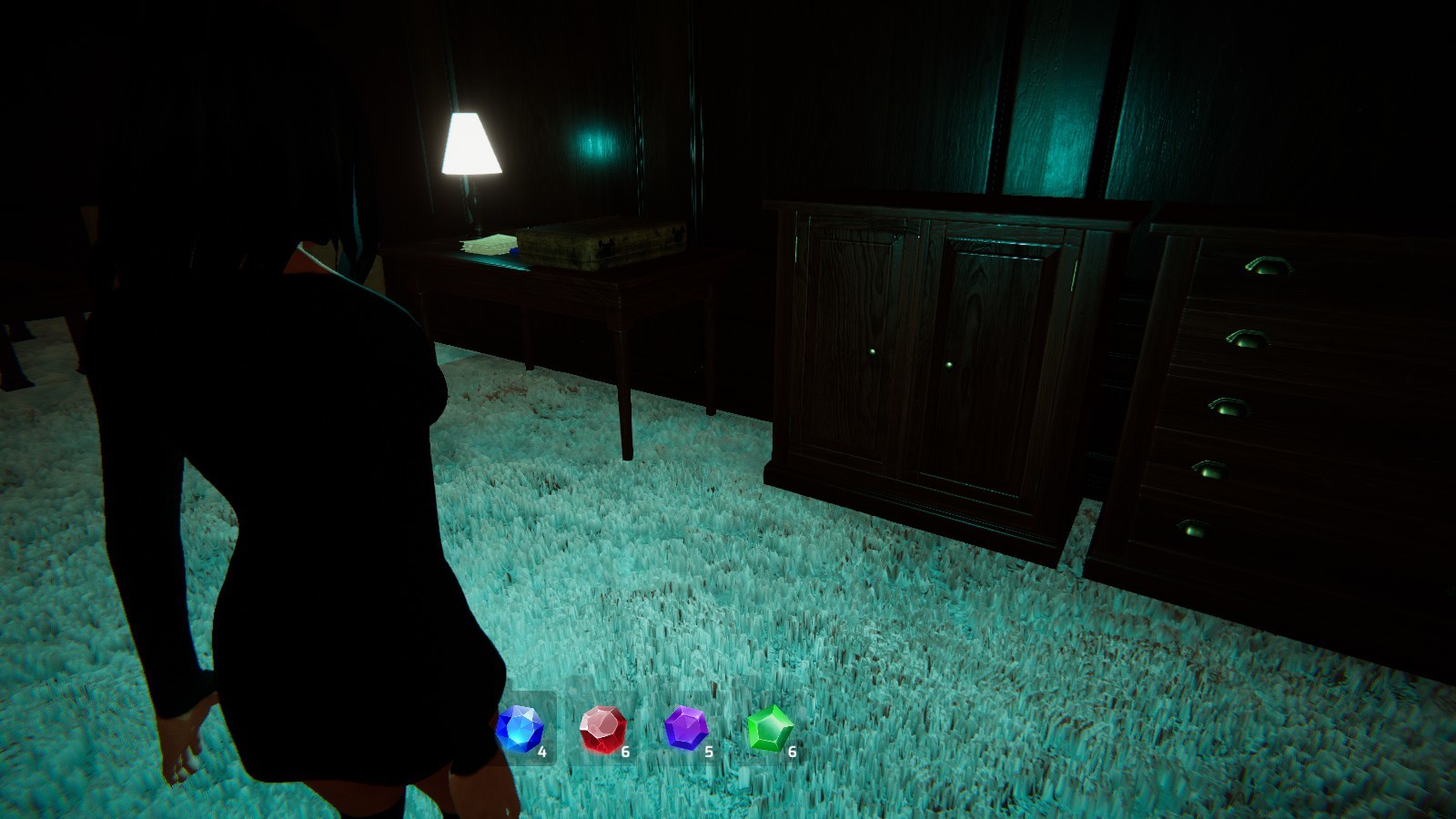Click the number 4 beside the blue gem
Image resolution: width=1456 pixels, height=819 pixels.
coord(543,752)
